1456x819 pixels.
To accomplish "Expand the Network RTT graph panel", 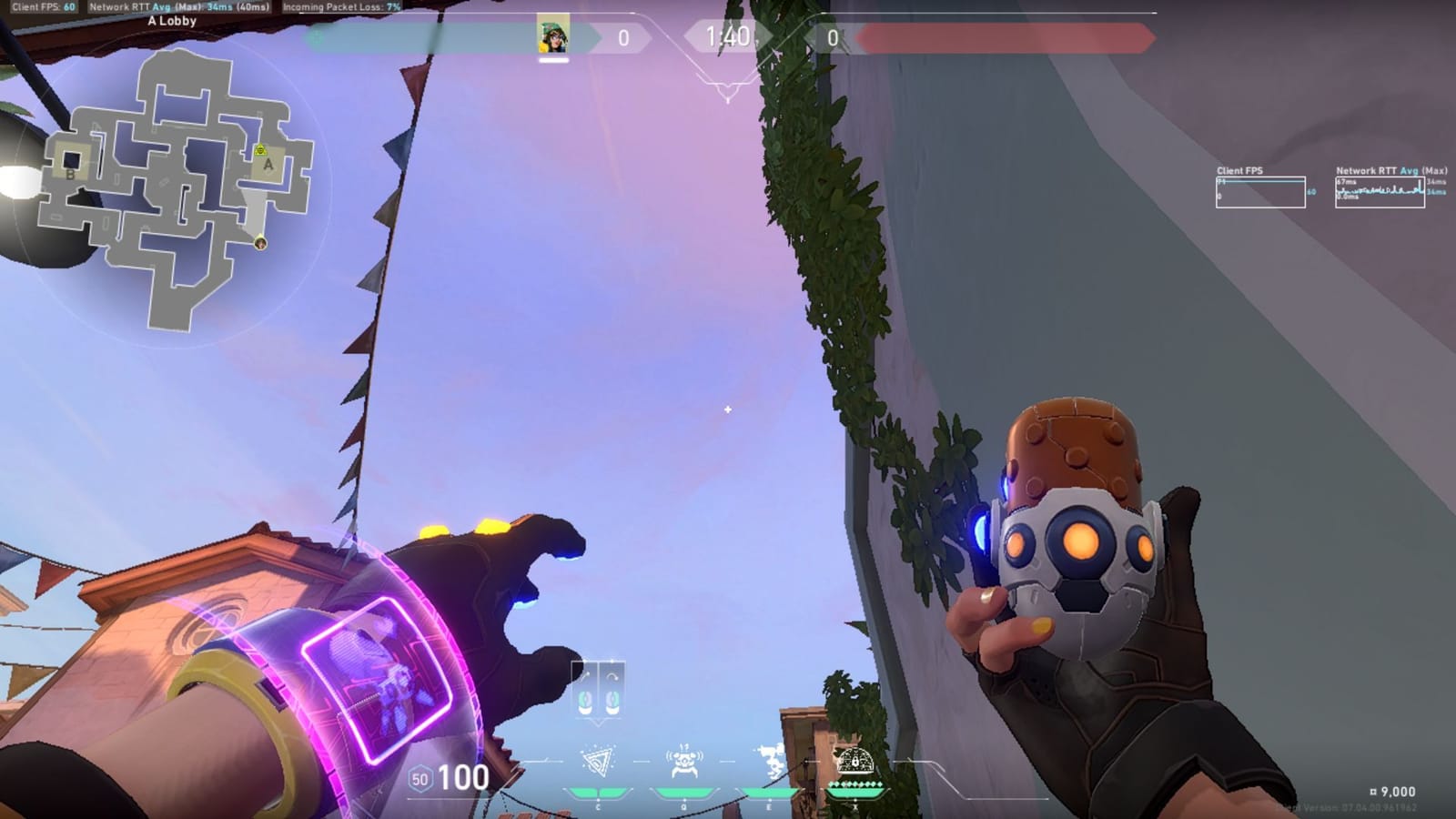I will click(x=1380, y=191).
